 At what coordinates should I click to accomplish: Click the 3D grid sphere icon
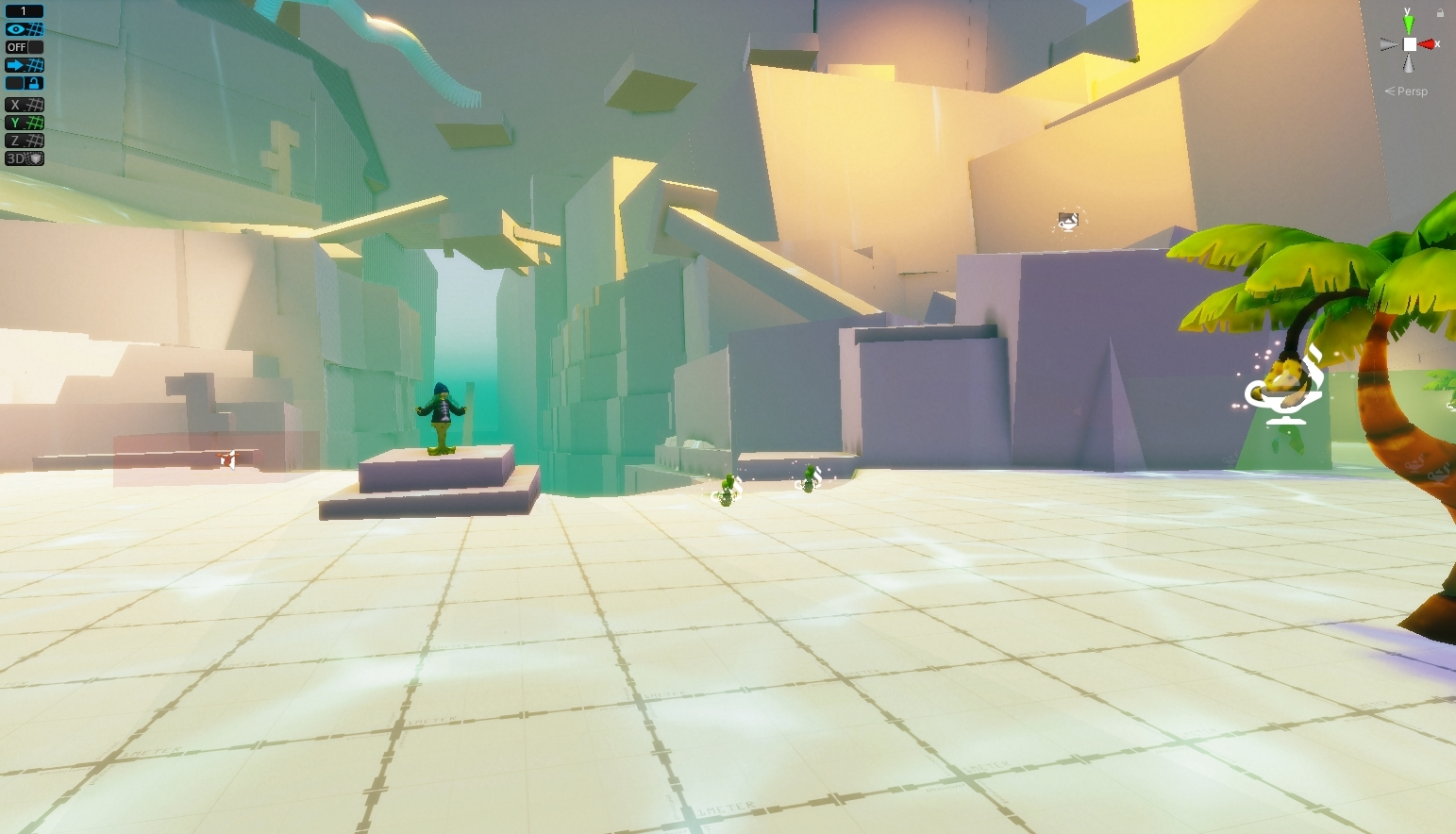click(24, 158)
